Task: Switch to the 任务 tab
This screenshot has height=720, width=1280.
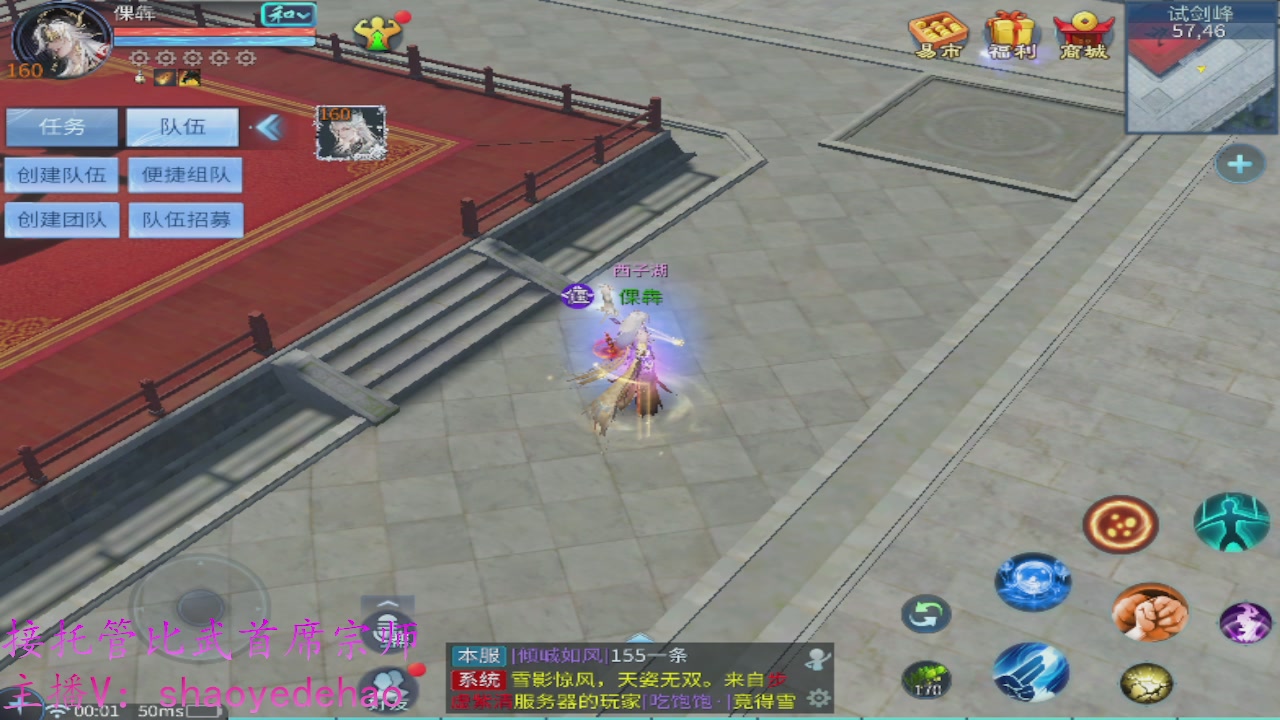Action: 61,126
